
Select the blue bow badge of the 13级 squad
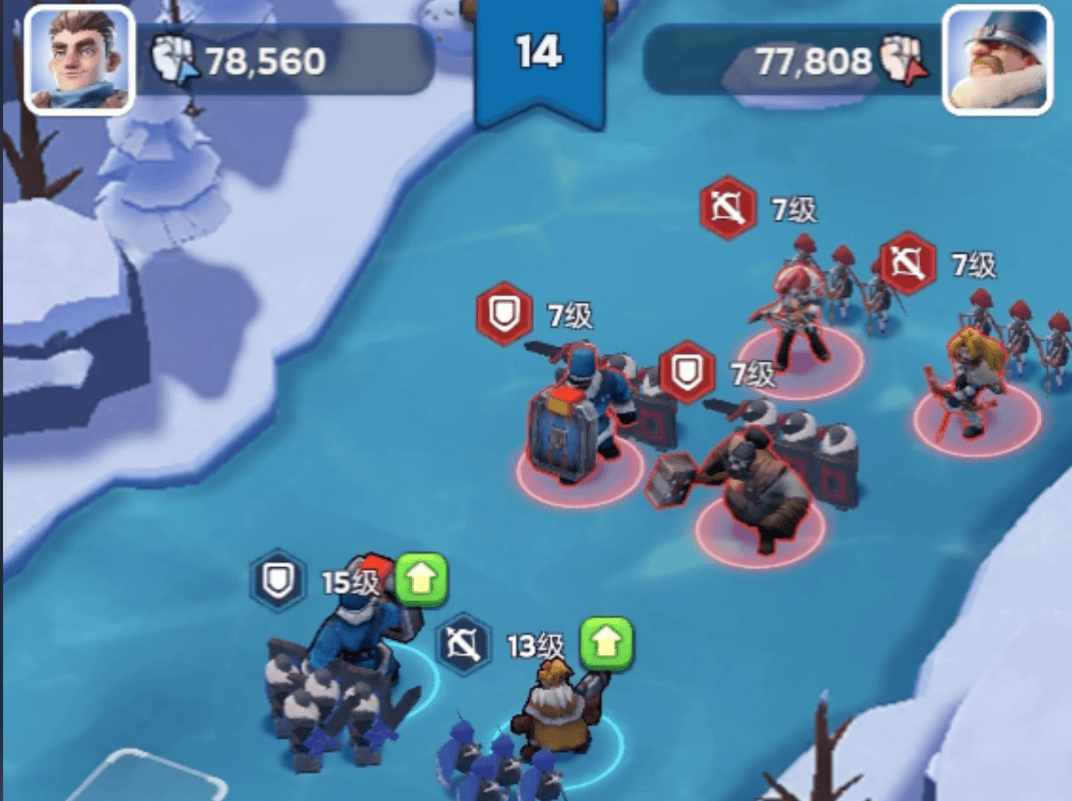[x=464, y=643]
